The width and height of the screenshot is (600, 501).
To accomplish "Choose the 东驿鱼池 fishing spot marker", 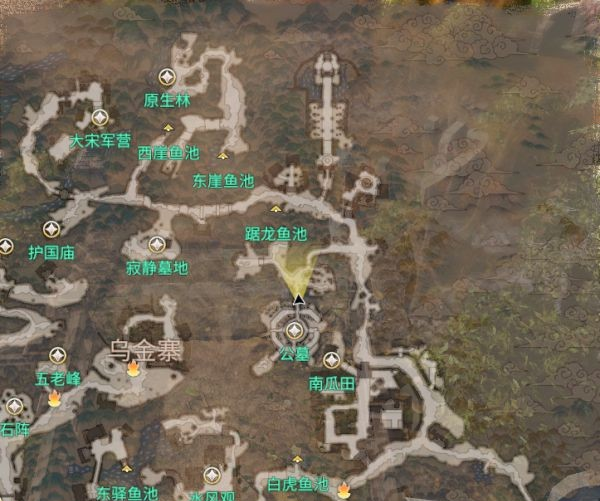I will (127, 468).
